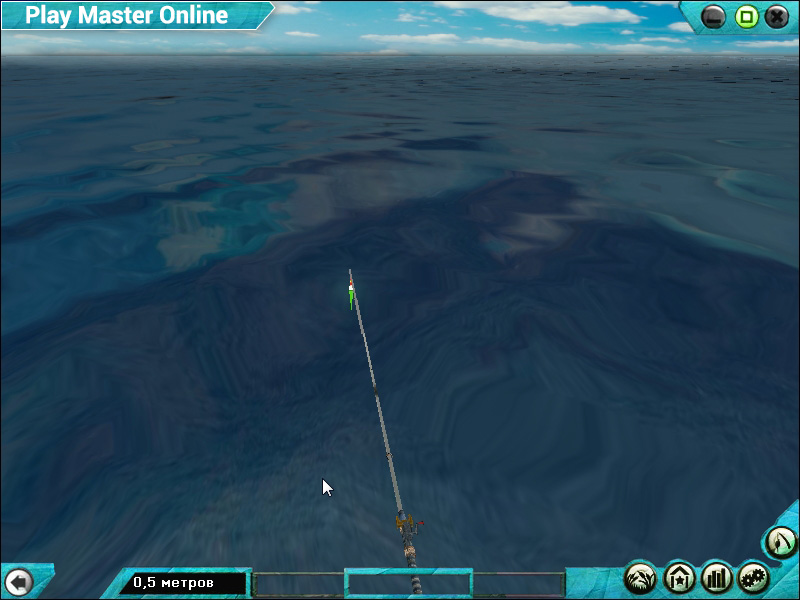The height and width of the screenshot is (600, 800).
Task: Click the back arrow button
Action: coord(19,581)
